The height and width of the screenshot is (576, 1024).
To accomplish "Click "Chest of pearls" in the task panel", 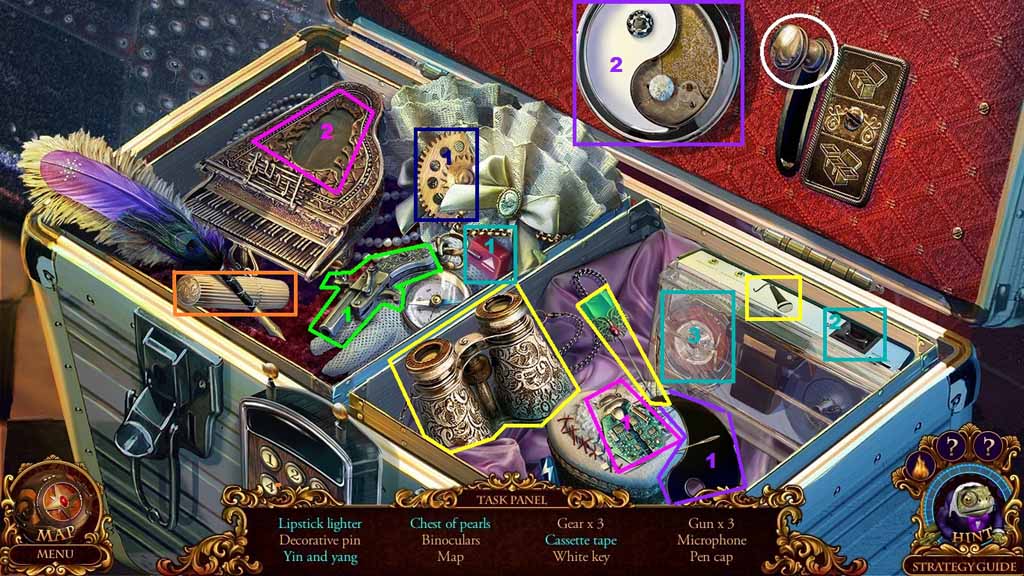I will point(450,523).
